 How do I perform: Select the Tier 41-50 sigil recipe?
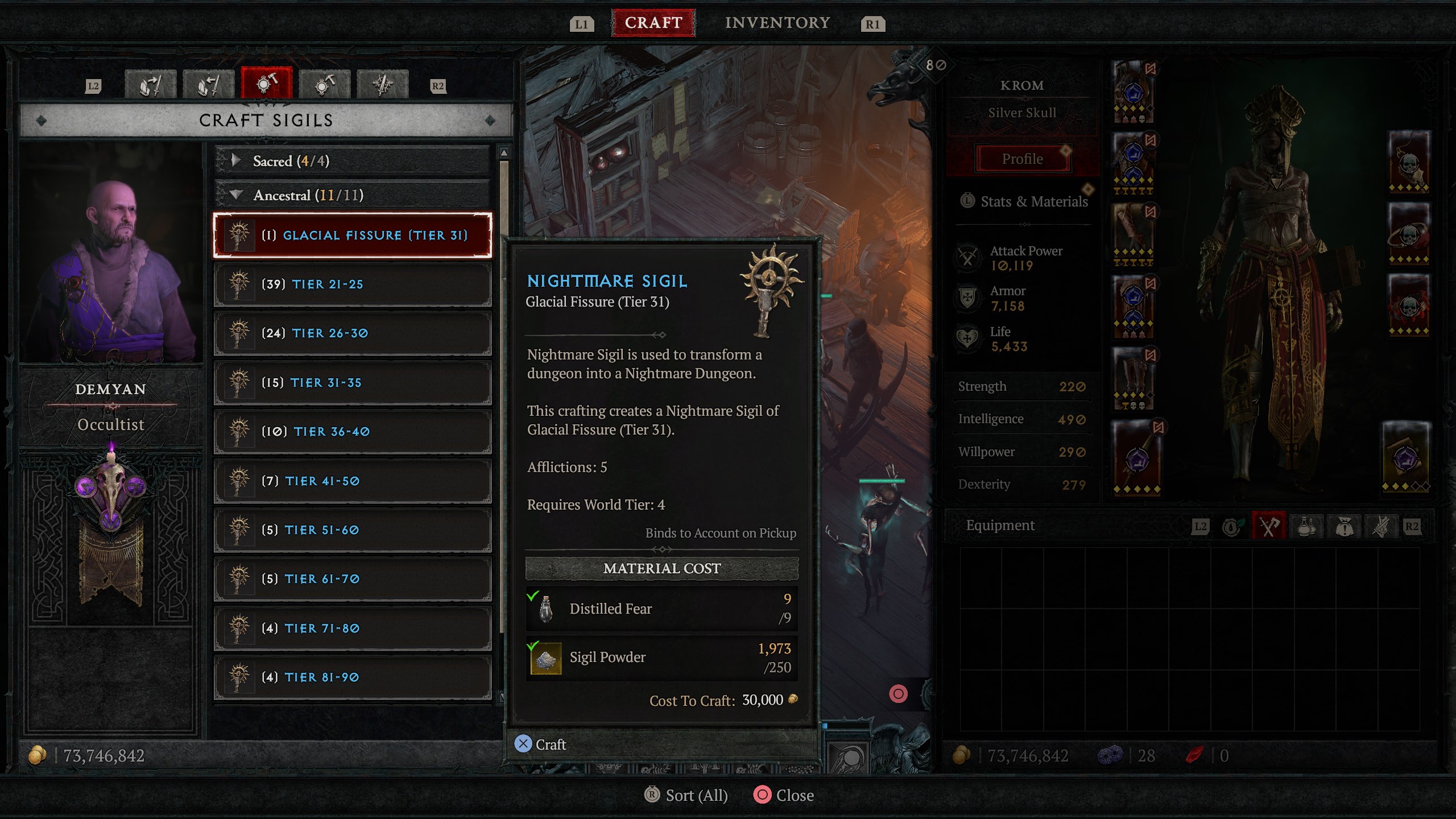pyautogui.click(x=353, y=481)
